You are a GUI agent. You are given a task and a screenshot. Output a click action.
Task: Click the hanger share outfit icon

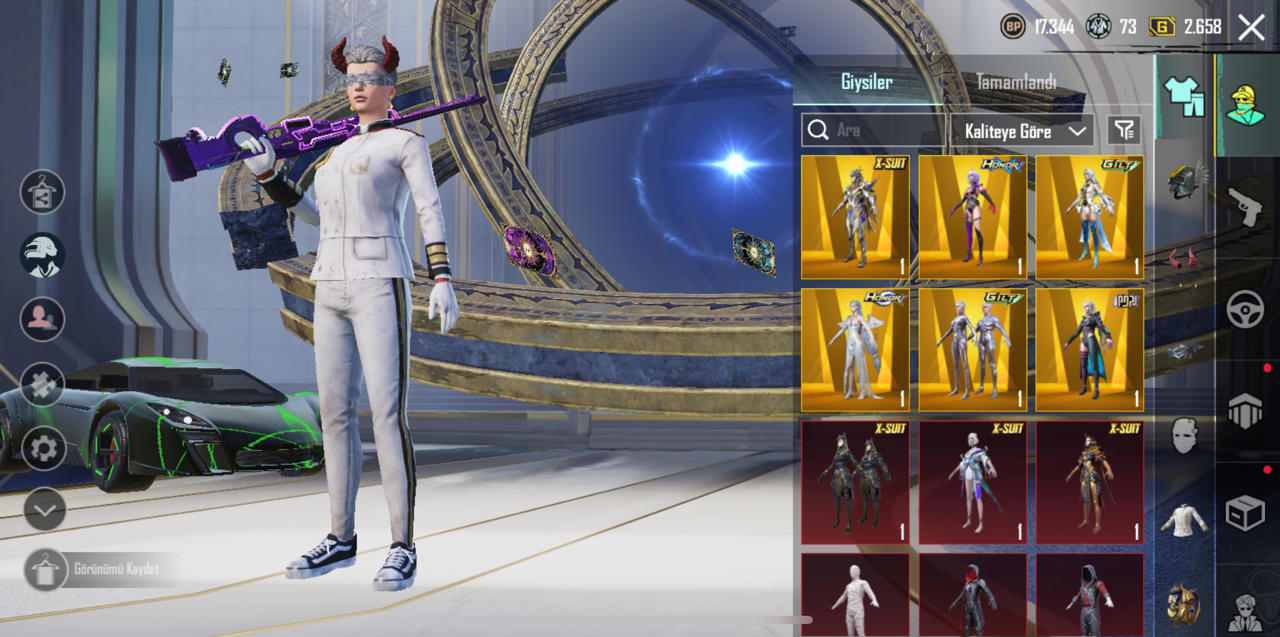(x=43, y=192)
